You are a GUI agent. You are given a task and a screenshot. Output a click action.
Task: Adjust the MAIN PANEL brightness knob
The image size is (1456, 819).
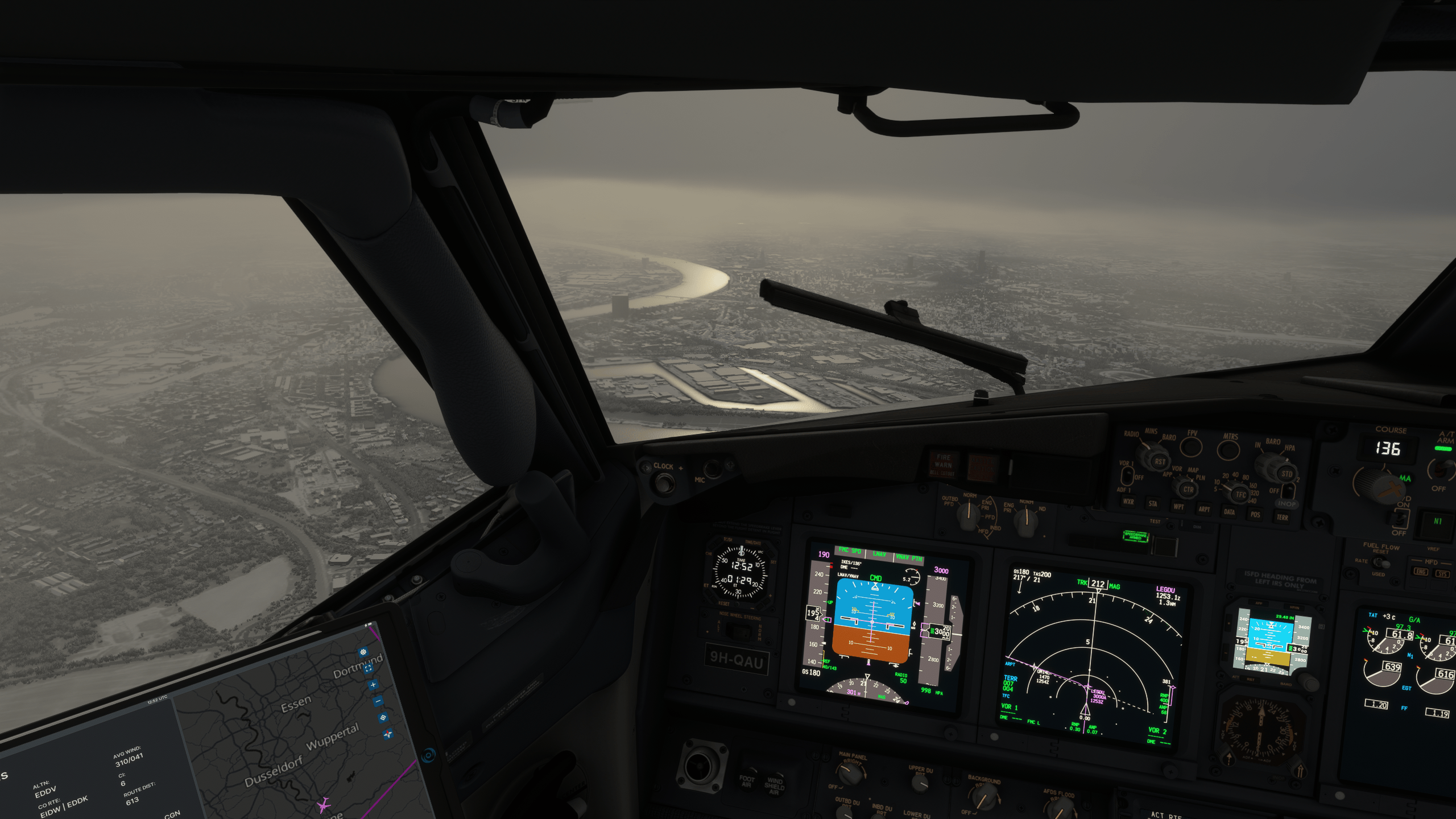tap(850, 773)
